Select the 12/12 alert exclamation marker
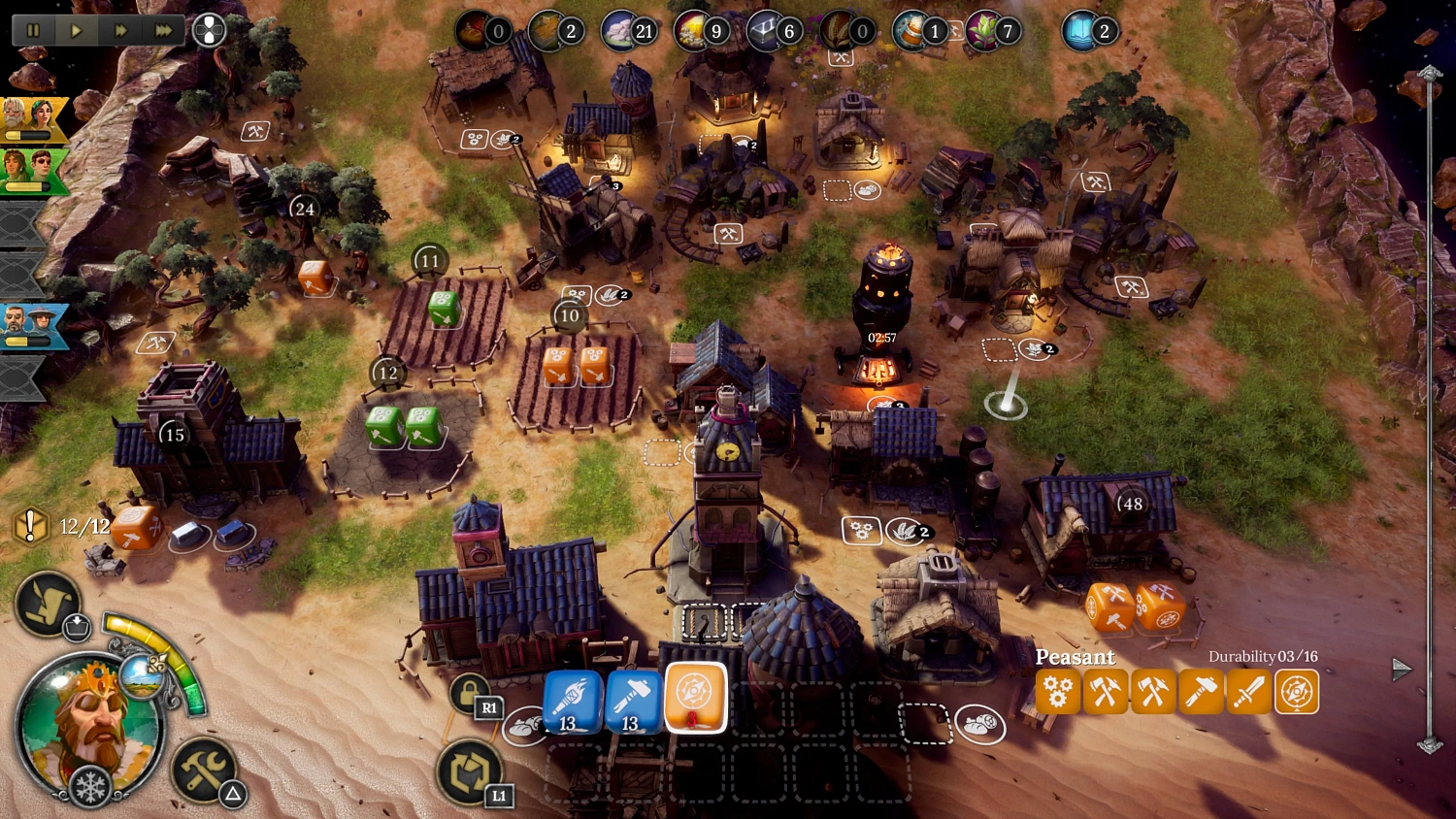Viewport: 1456px width, 819px height. click(x=31, y=525)
